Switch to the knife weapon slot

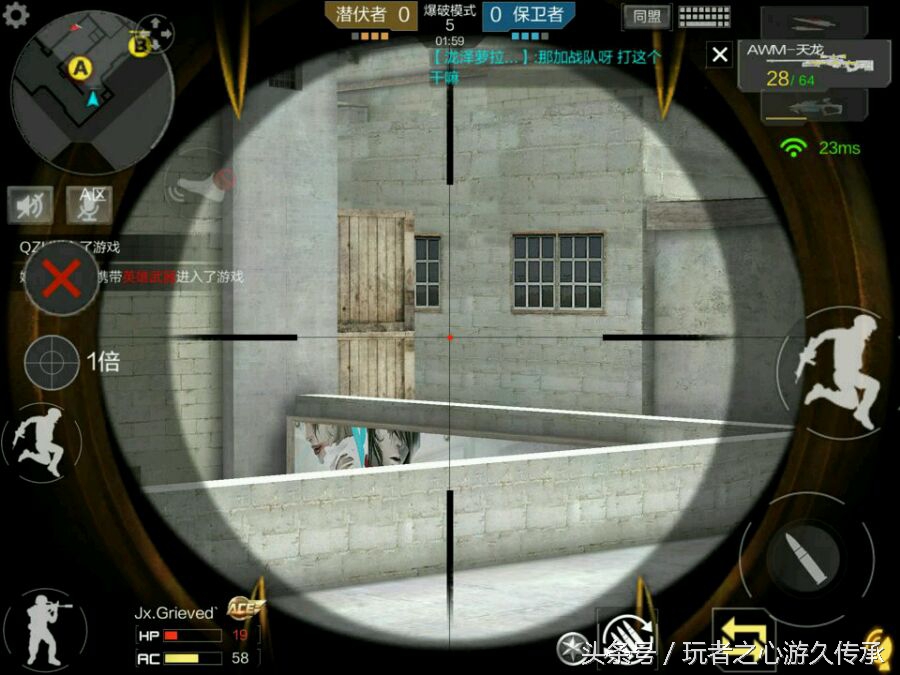(812, 21)
